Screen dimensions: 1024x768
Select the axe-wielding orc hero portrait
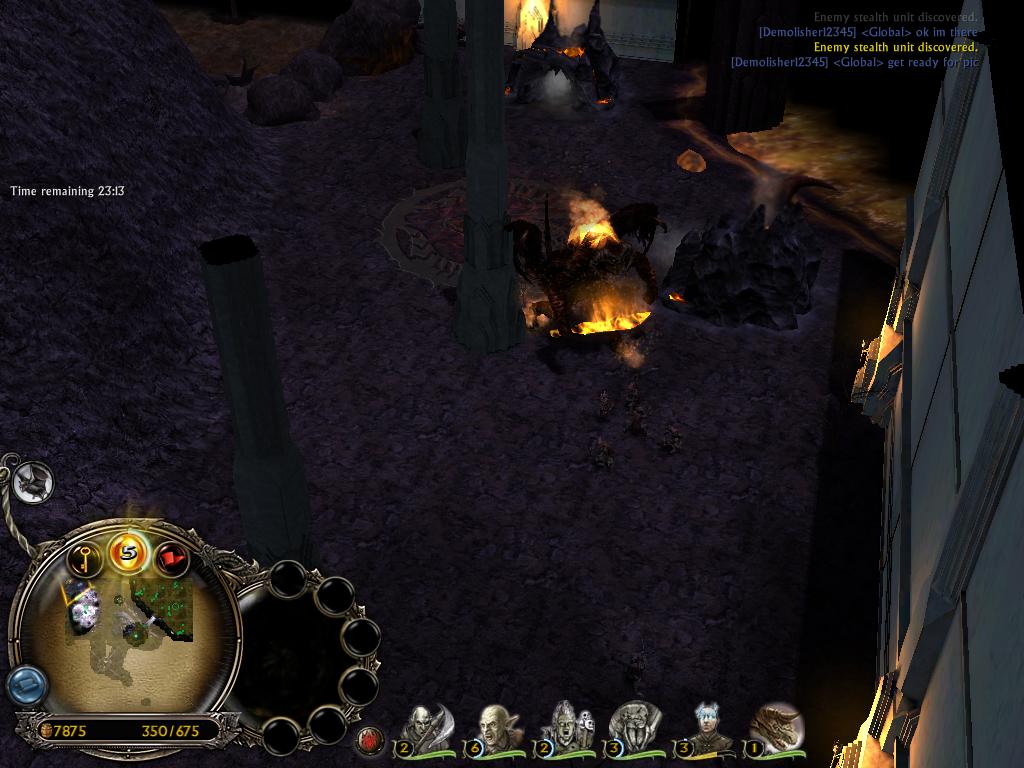(426, 728)
